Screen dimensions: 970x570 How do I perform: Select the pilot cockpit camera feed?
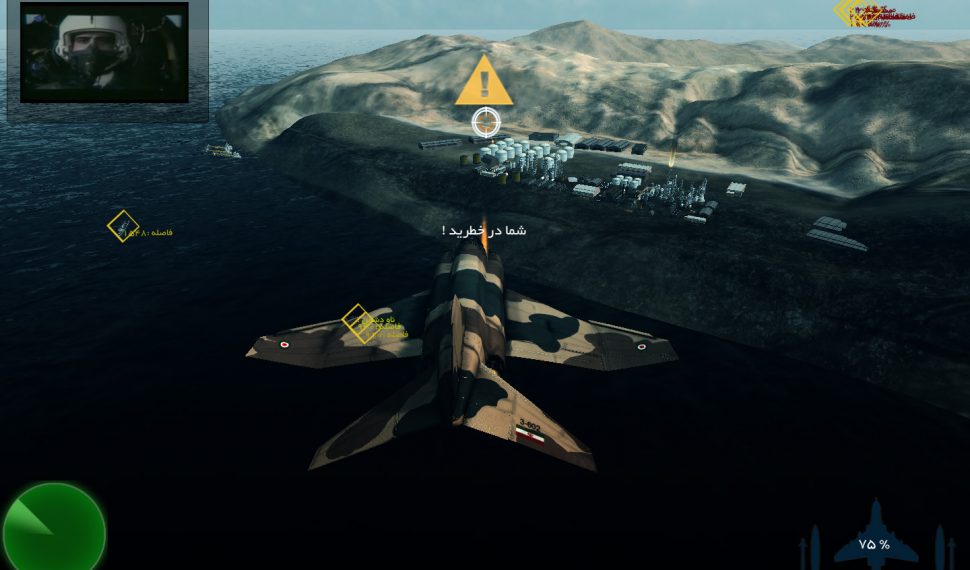(x=105, y=52)
